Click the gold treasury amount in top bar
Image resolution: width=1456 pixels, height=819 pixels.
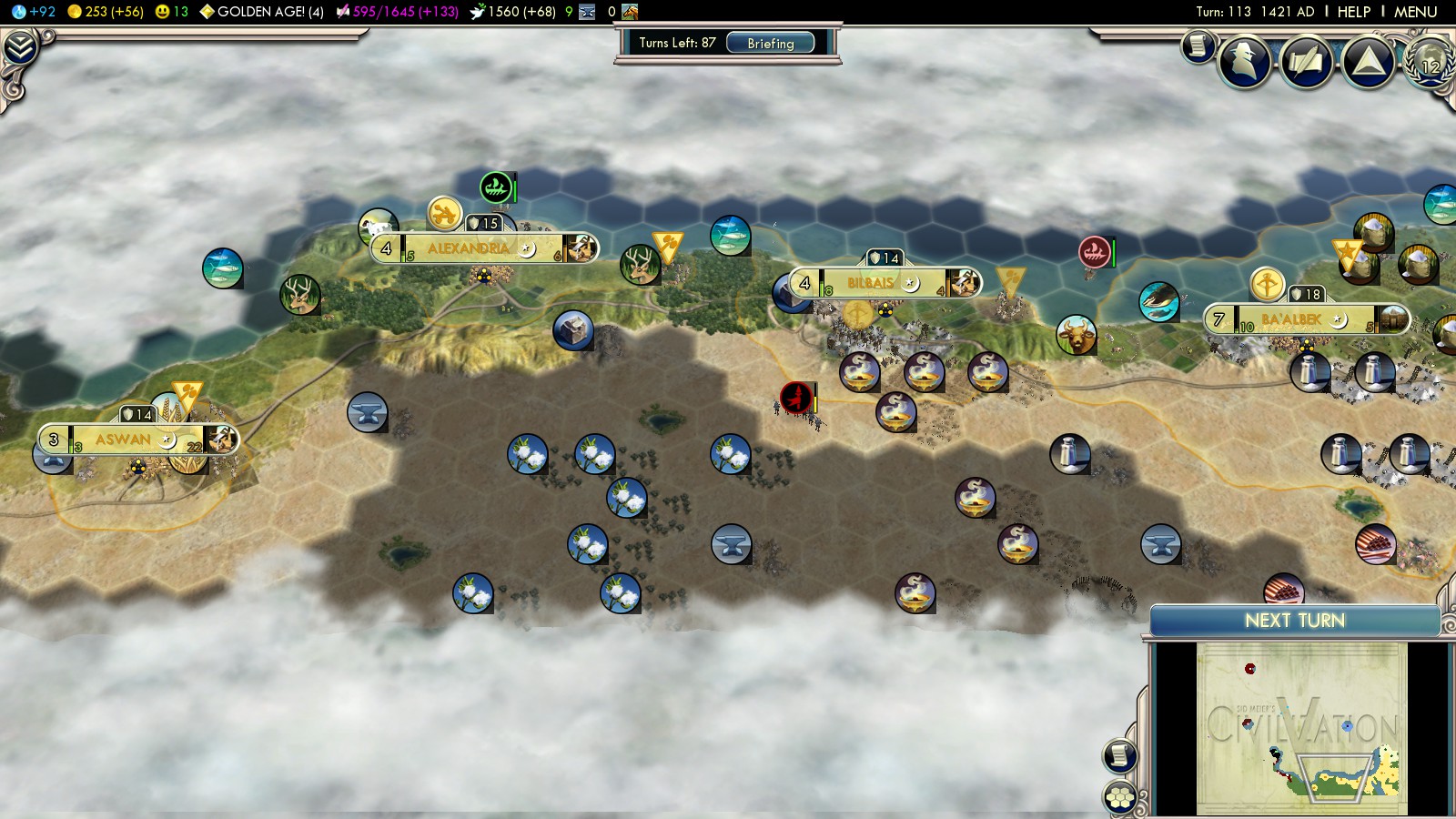[106, 12]
